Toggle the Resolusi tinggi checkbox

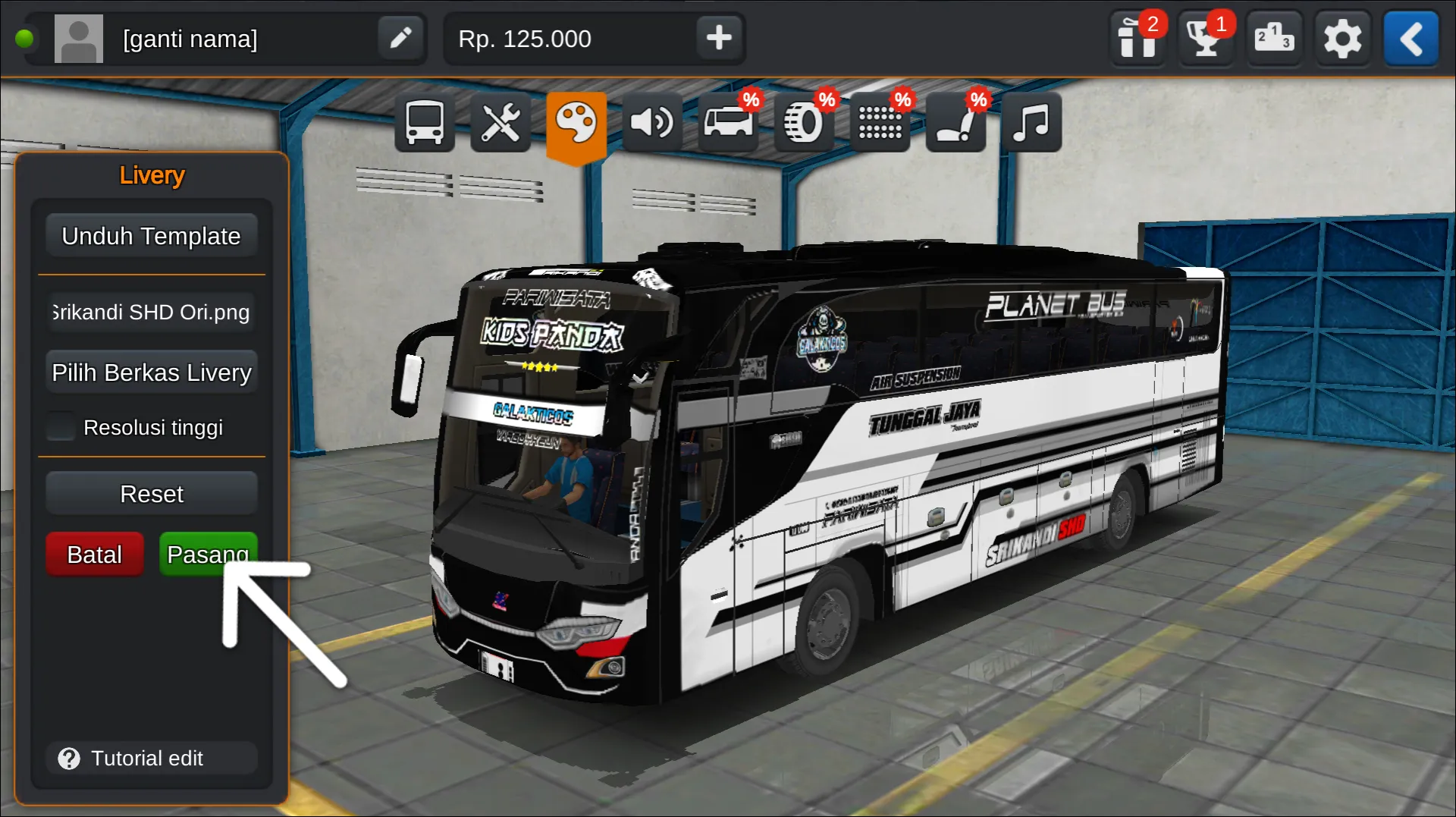coord(61,427)
